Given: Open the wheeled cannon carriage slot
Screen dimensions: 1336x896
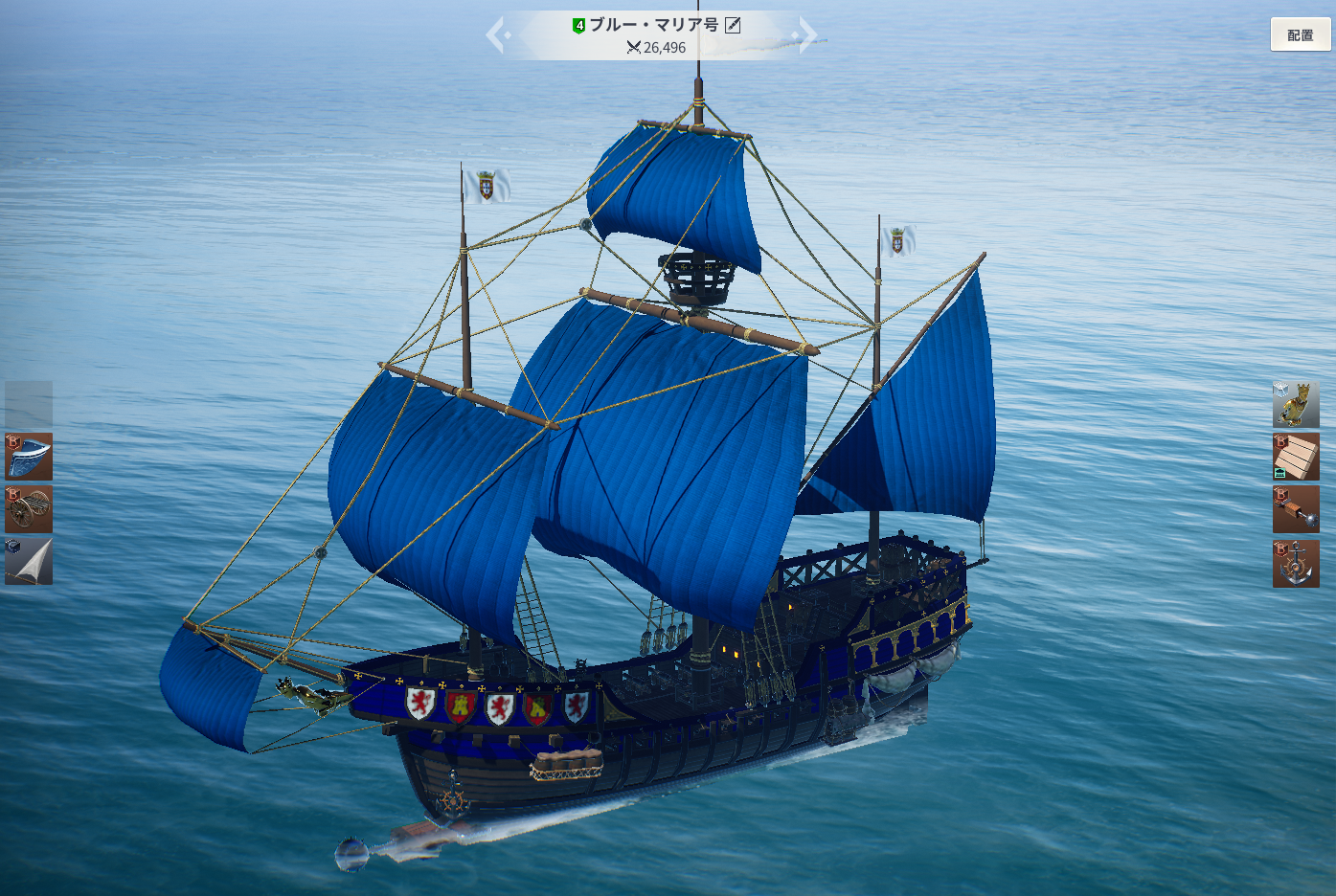Looking at the screenshot, I should tap(29, 508).
